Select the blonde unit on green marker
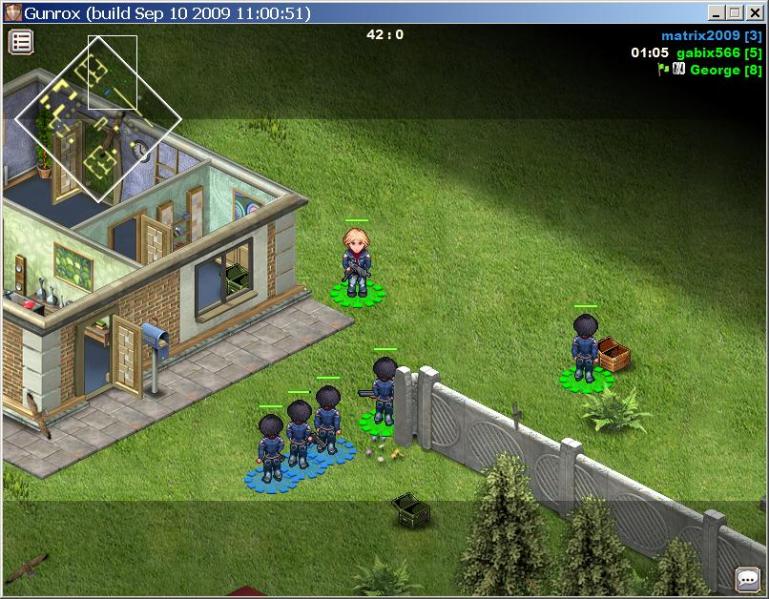 point(357,262)
